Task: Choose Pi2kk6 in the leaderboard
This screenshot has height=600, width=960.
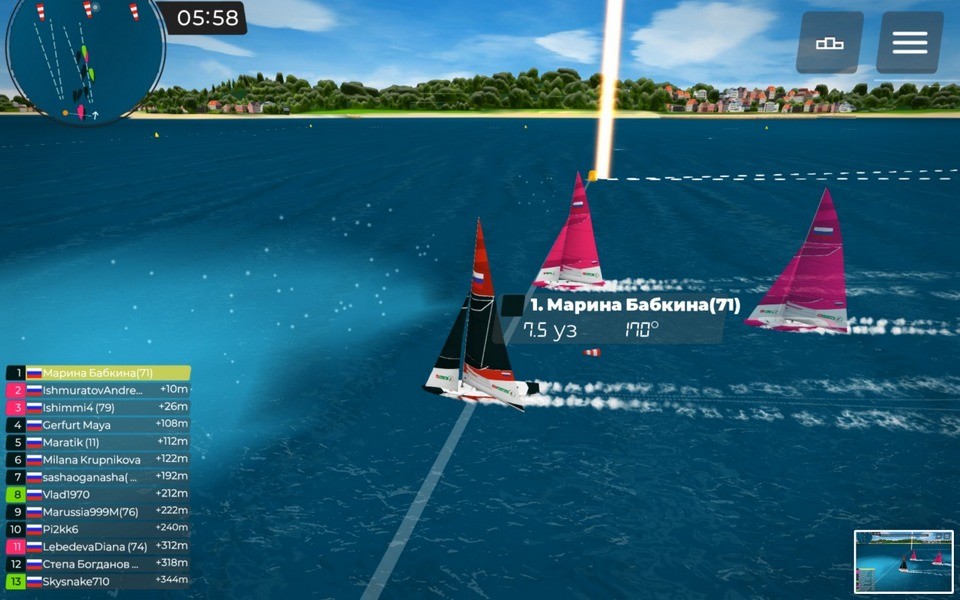Action: [98, 529]
